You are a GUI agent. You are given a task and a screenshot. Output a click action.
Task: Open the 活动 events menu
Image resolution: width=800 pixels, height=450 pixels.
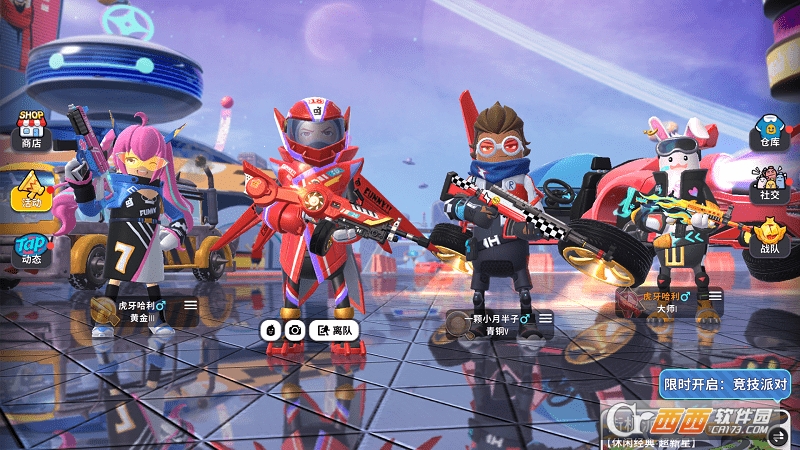[x=32, y=188]
